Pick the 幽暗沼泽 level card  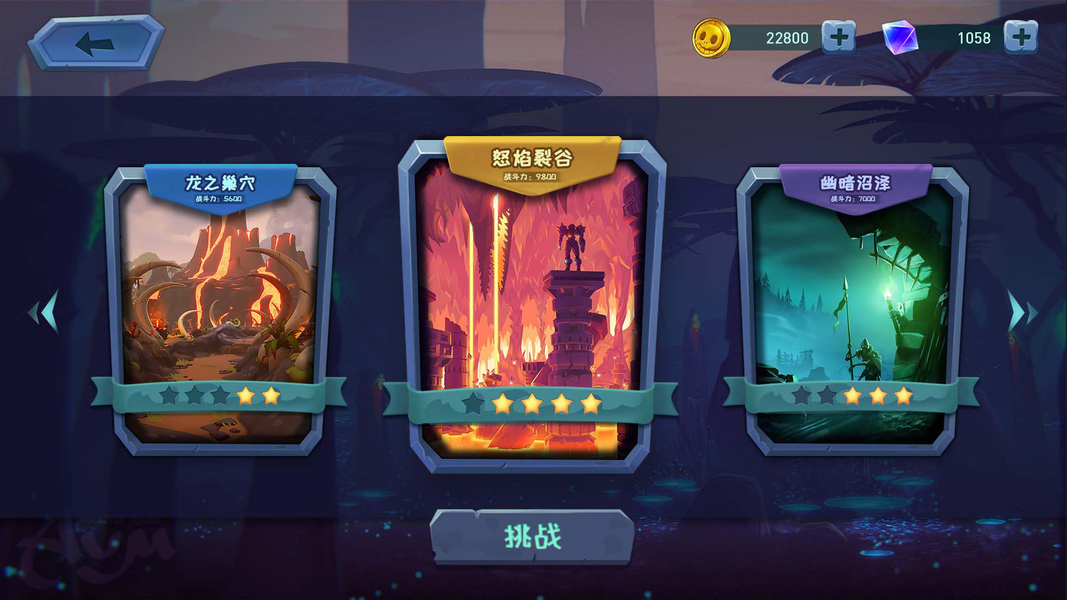point(853,300)
